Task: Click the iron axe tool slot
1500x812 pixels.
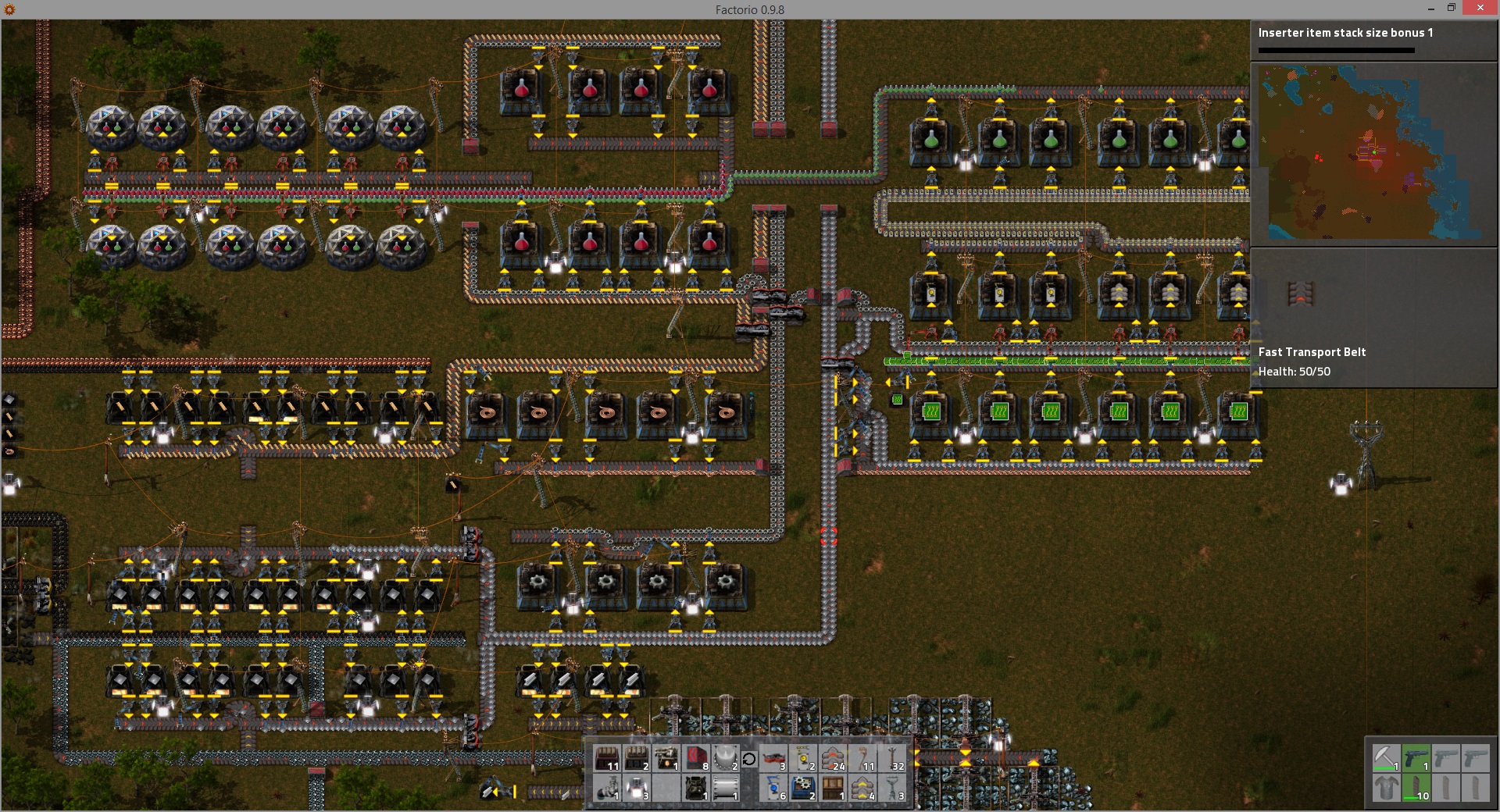Action: (1387, 757)
